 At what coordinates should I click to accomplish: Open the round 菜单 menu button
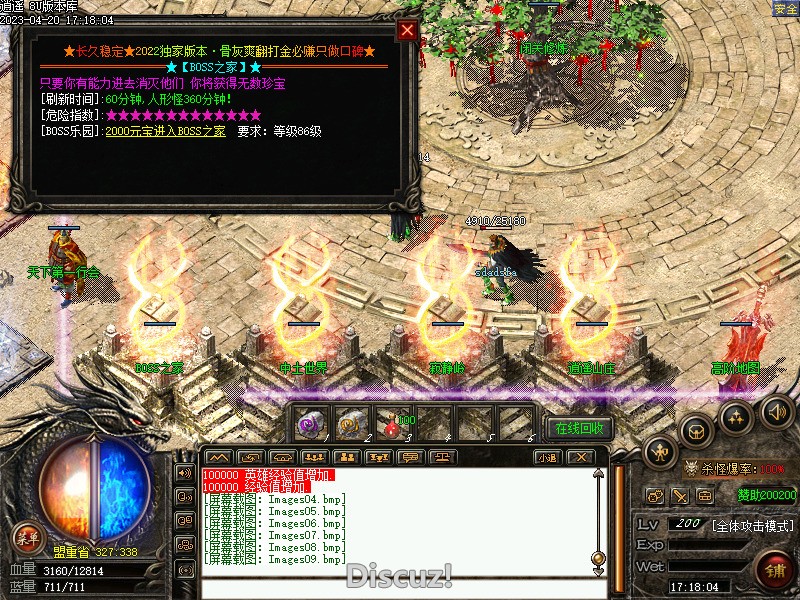[27, 538]
